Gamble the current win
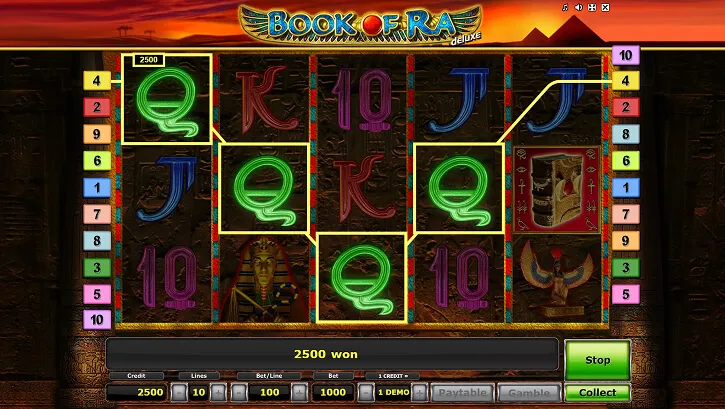 527,393
